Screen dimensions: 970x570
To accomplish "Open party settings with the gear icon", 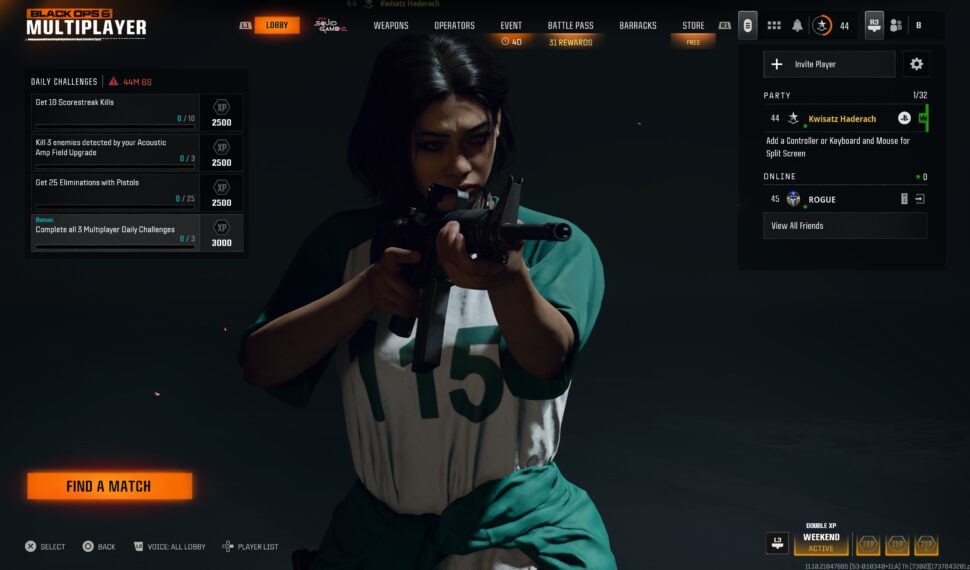I will coord(916,64).
